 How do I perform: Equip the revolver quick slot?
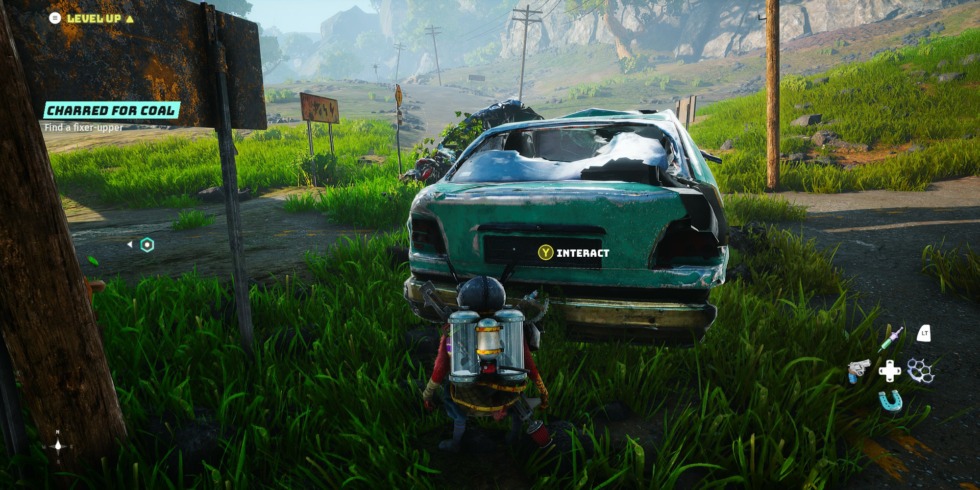coord(858,370)
